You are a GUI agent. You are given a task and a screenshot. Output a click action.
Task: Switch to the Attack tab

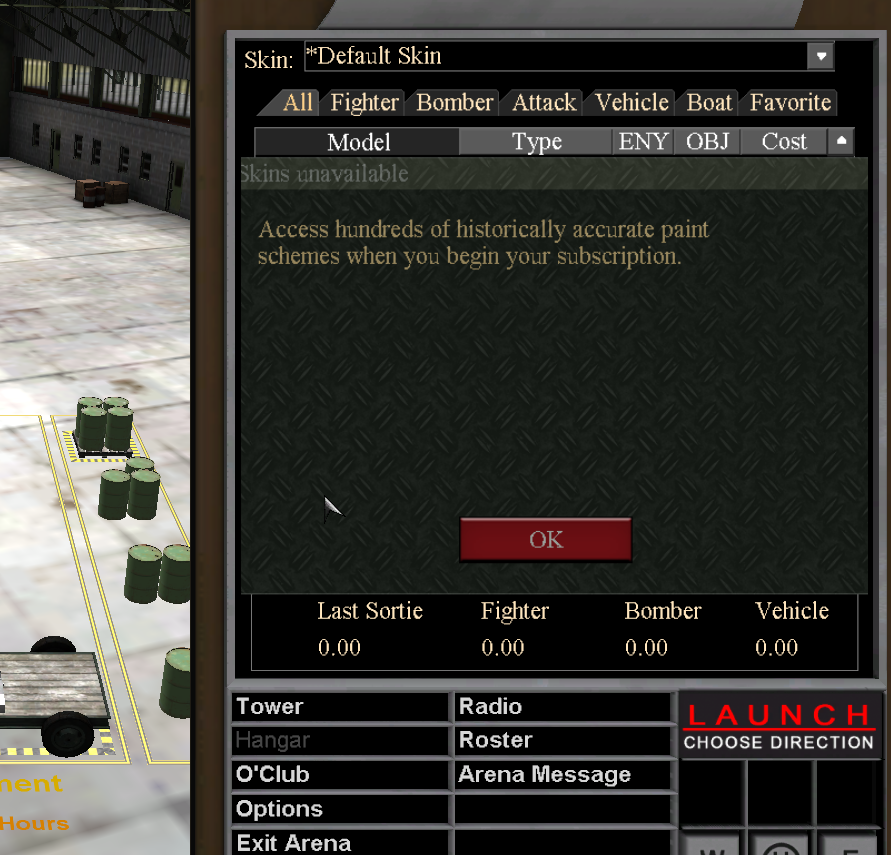[x=544, y=103]
